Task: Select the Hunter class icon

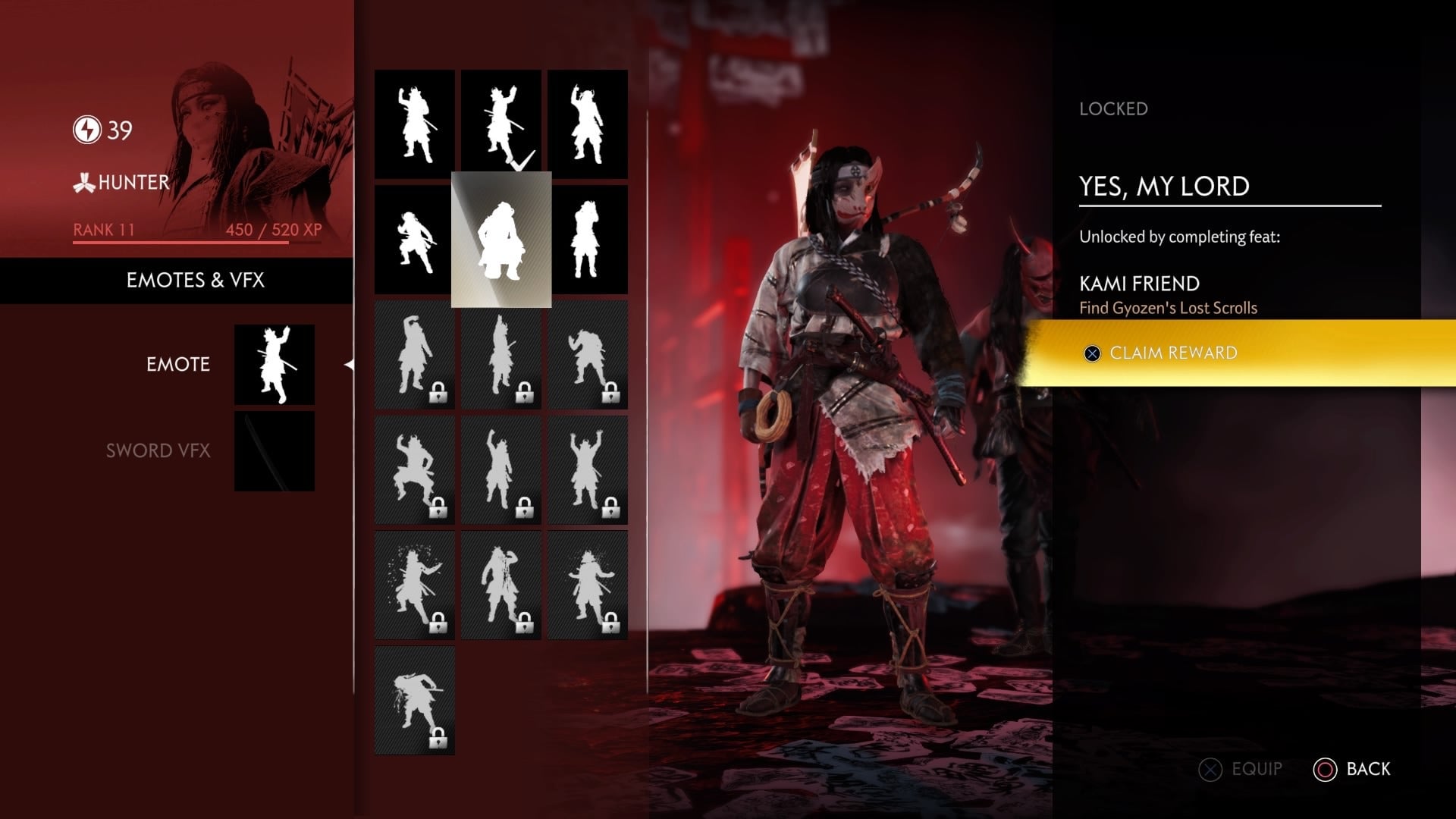Action: click(x=83, y=182)
